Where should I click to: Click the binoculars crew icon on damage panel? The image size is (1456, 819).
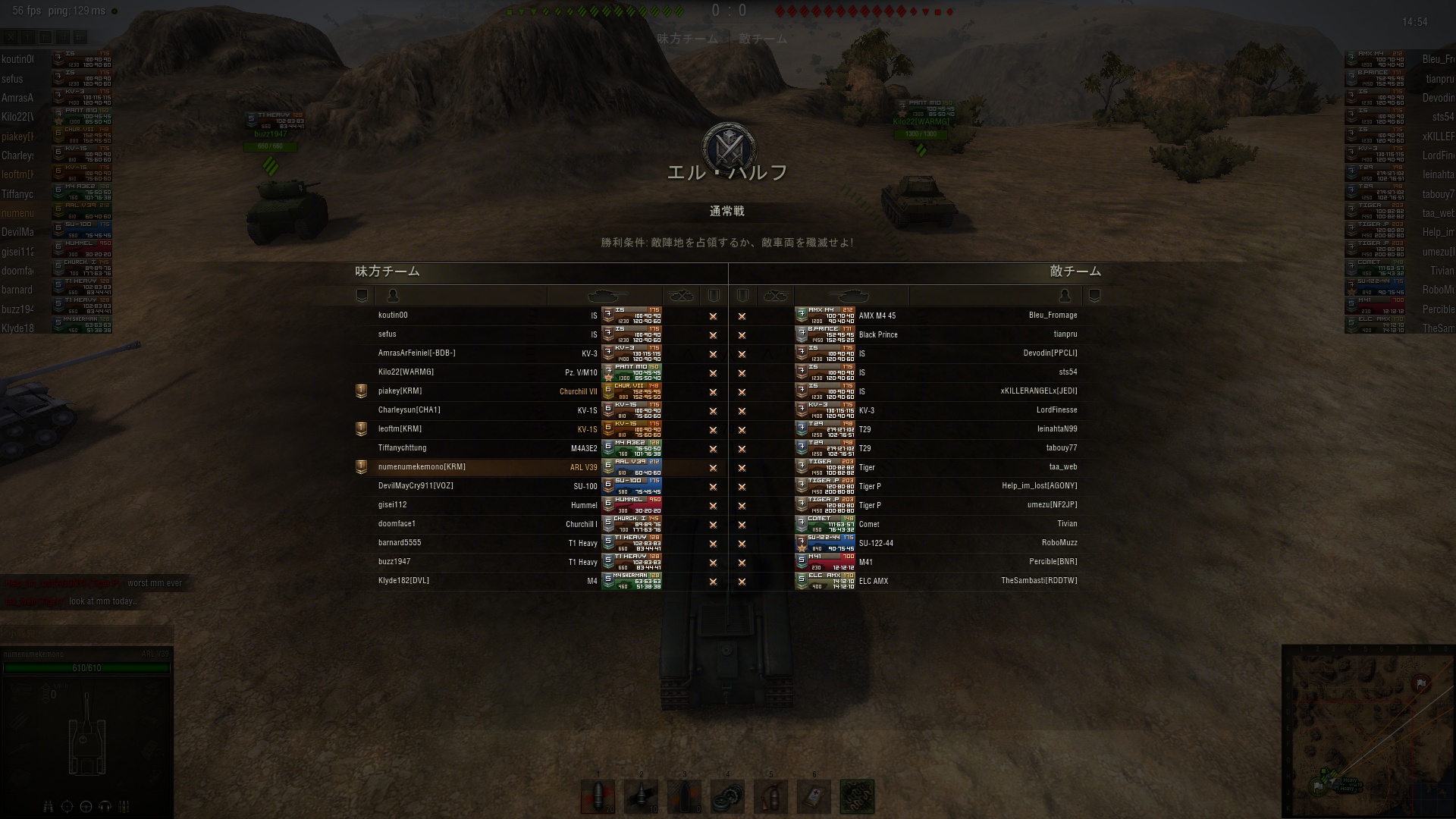[x=49, y=806]
